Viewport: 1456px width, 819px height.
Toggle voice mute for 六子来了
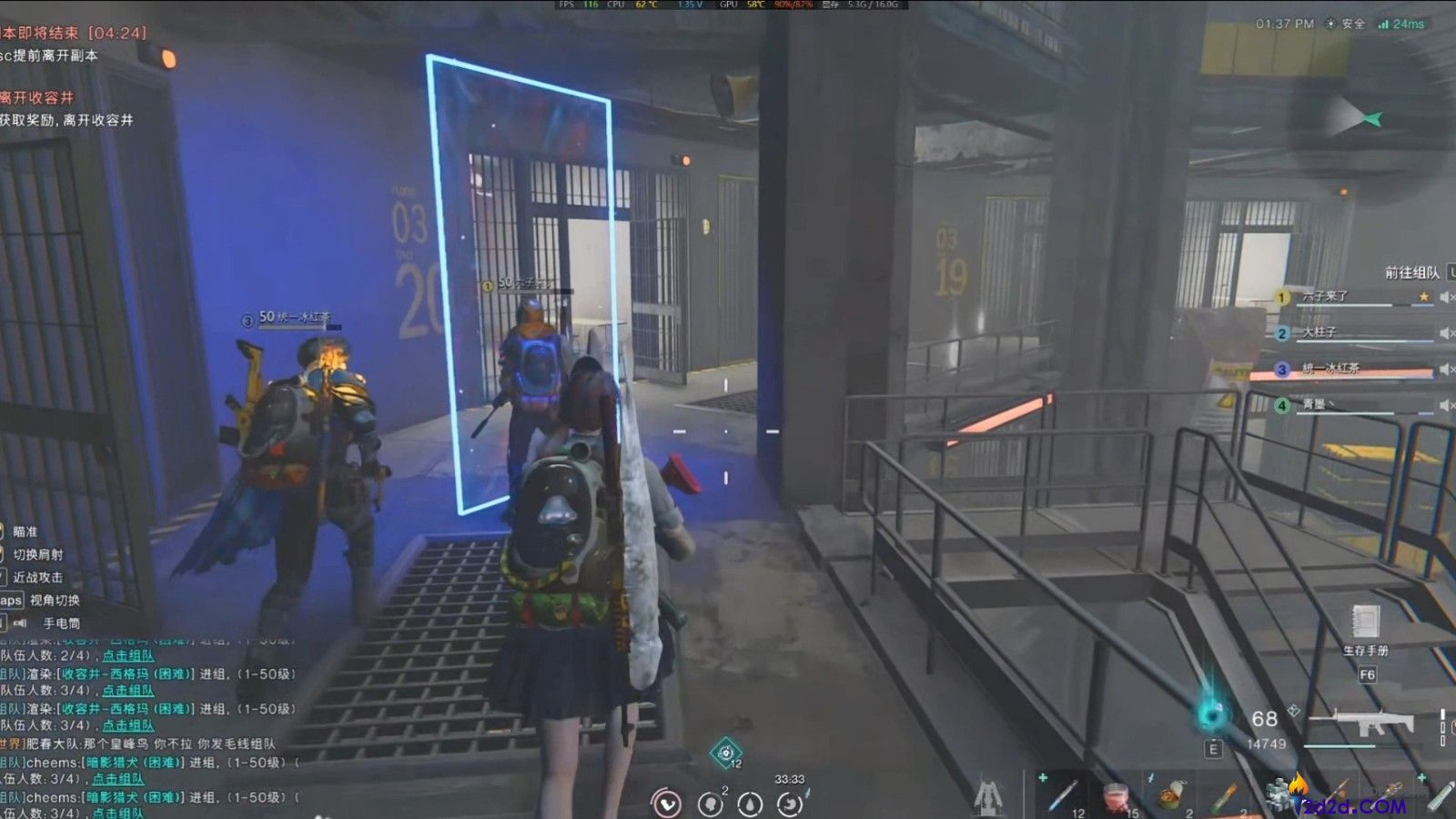[x=1445, y=297]
